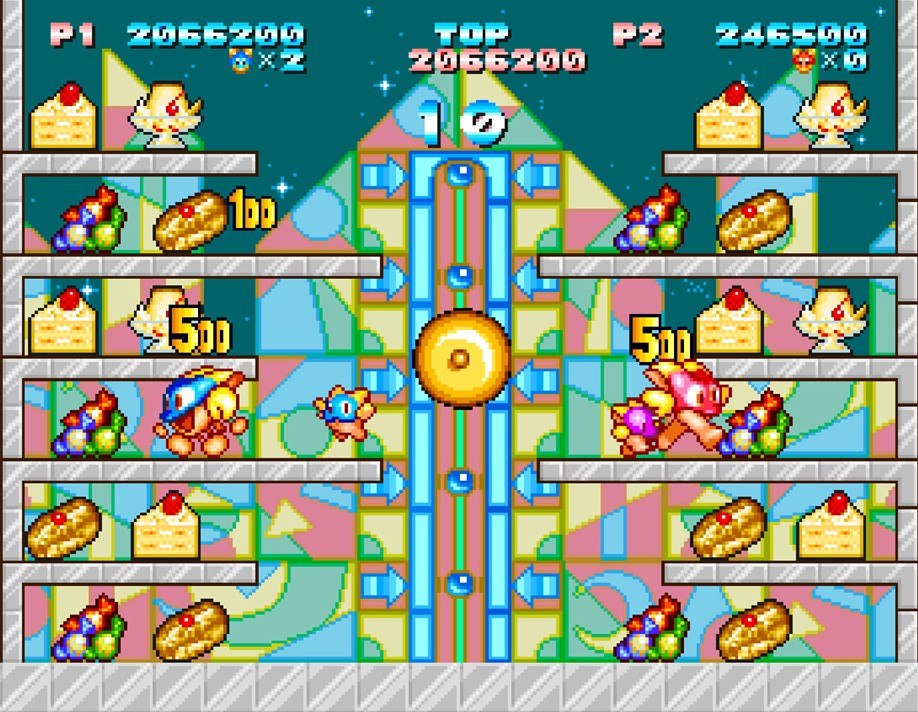This screenshot has width=918, height=712.
Task: Click the P2 red dragon lives icon
Action: pos(803,62)
